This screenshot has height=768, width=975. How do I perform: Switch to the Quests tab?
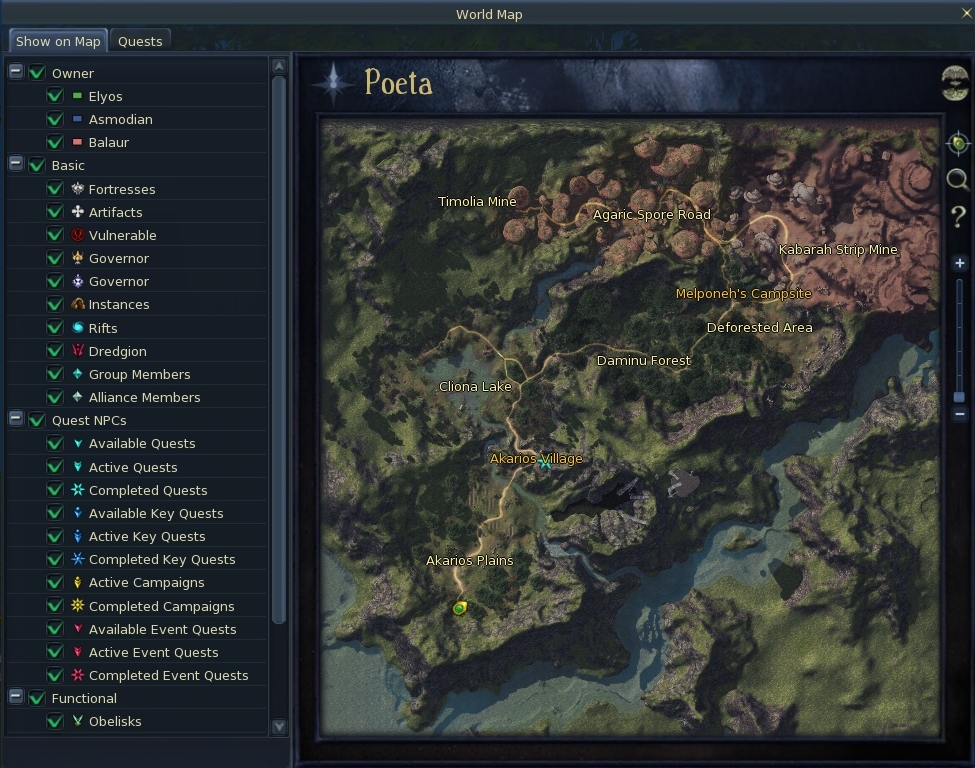click(x=140, y=41)
